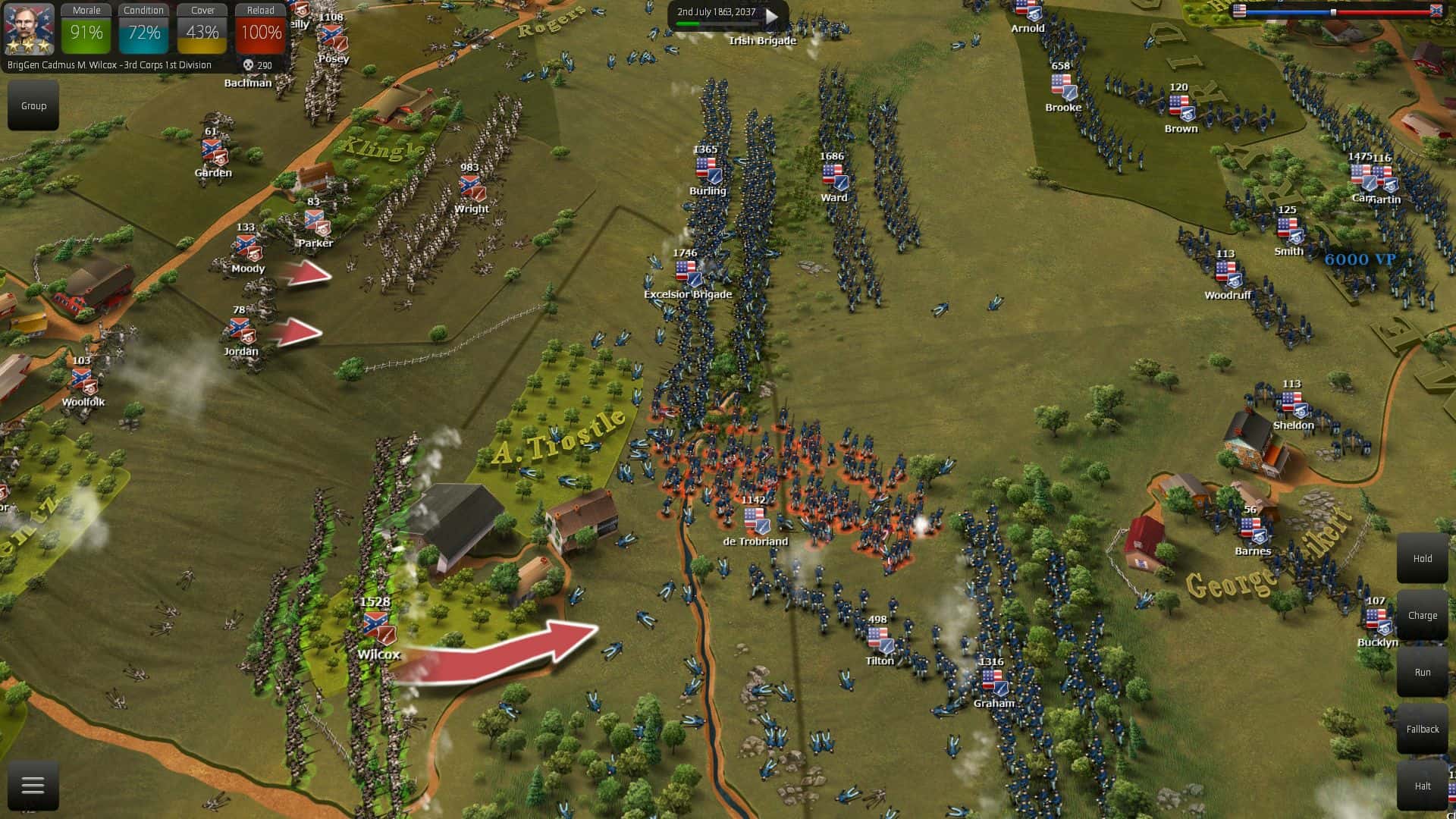Screen dimensions: 1456x819
Task: Select the Brooke brigade flag marker
Action: [1063, 86]
